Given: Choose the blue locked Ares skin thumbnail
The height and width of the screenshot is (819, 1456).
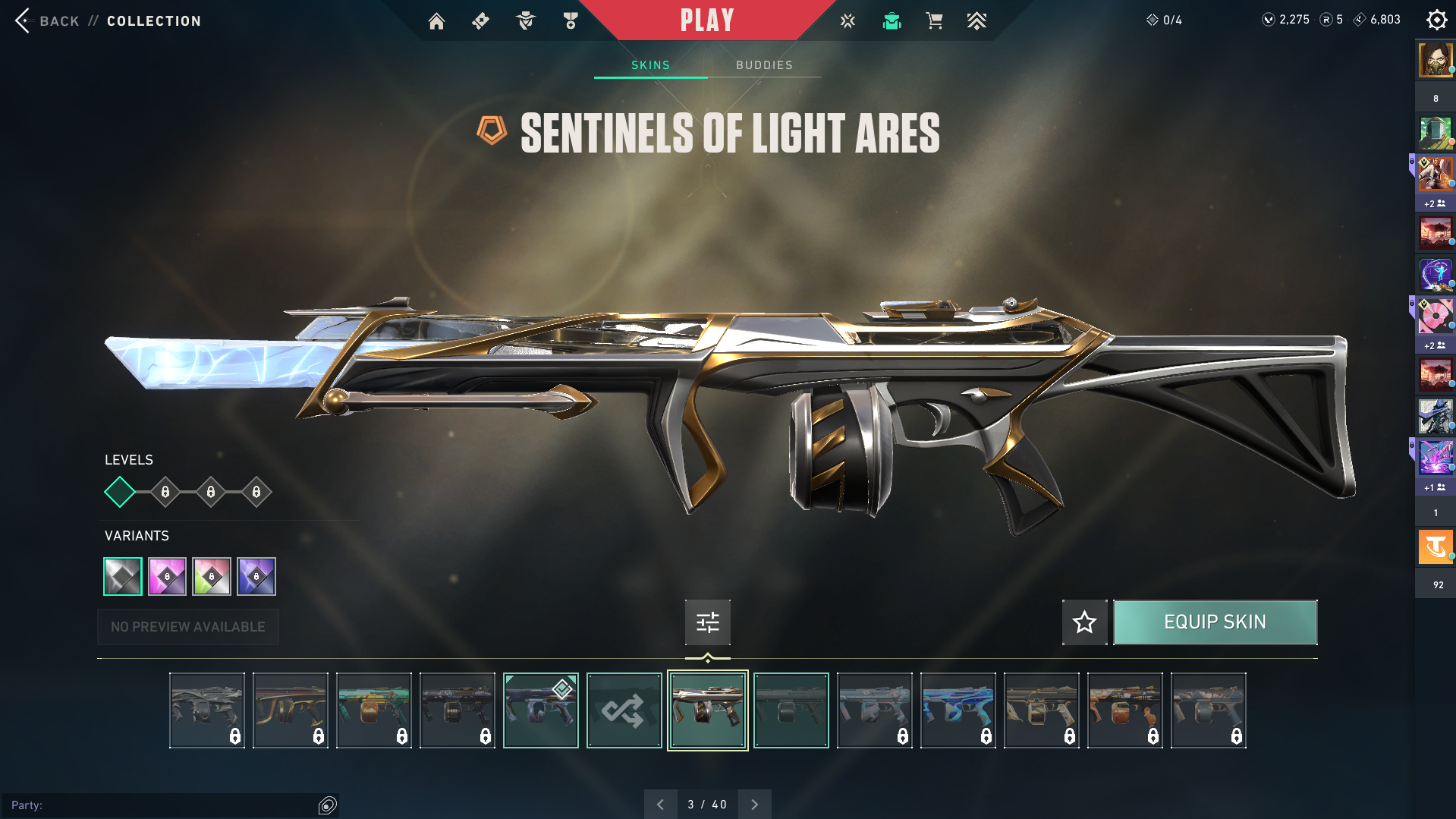Looking at the screenshot, I should pyautogui.click(x=958, y=710).
